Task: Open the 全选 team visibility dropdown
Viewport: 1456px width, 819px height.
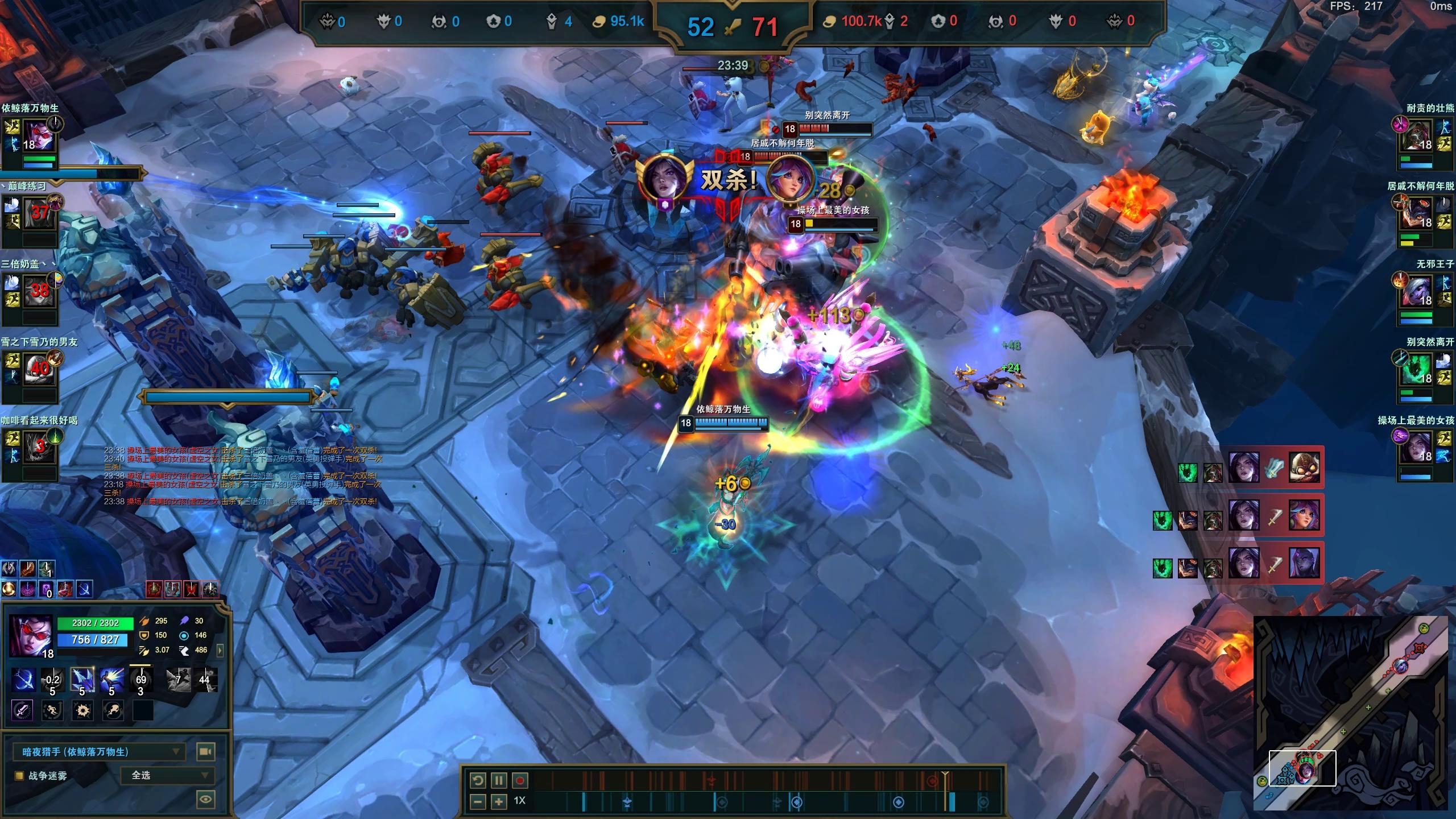Action: 167,775
